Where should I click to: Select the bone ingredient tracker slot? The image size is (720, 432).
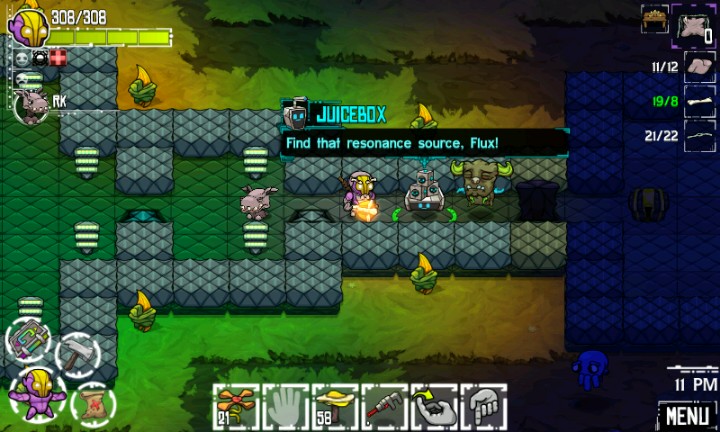click(x=700, y=101)
